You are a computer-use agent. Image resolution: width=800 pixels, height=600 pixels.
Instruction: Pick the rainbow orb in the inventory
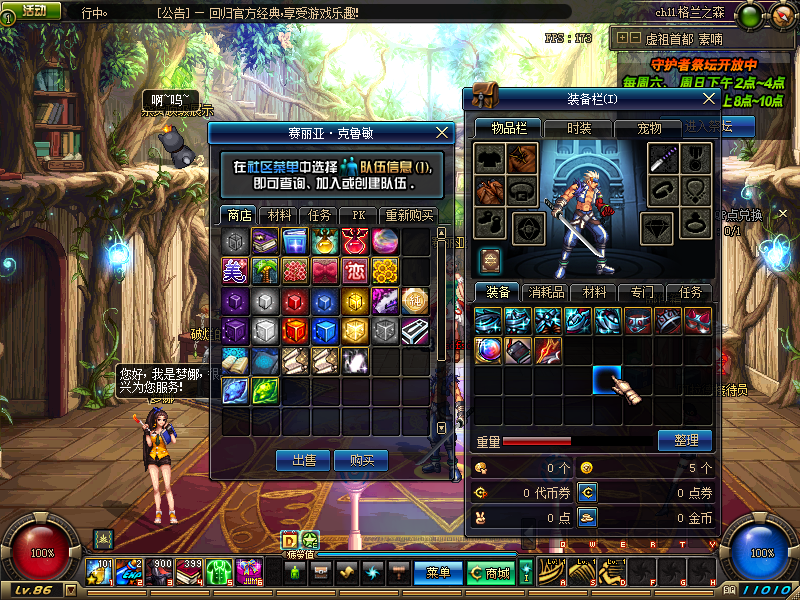point(488,351)
